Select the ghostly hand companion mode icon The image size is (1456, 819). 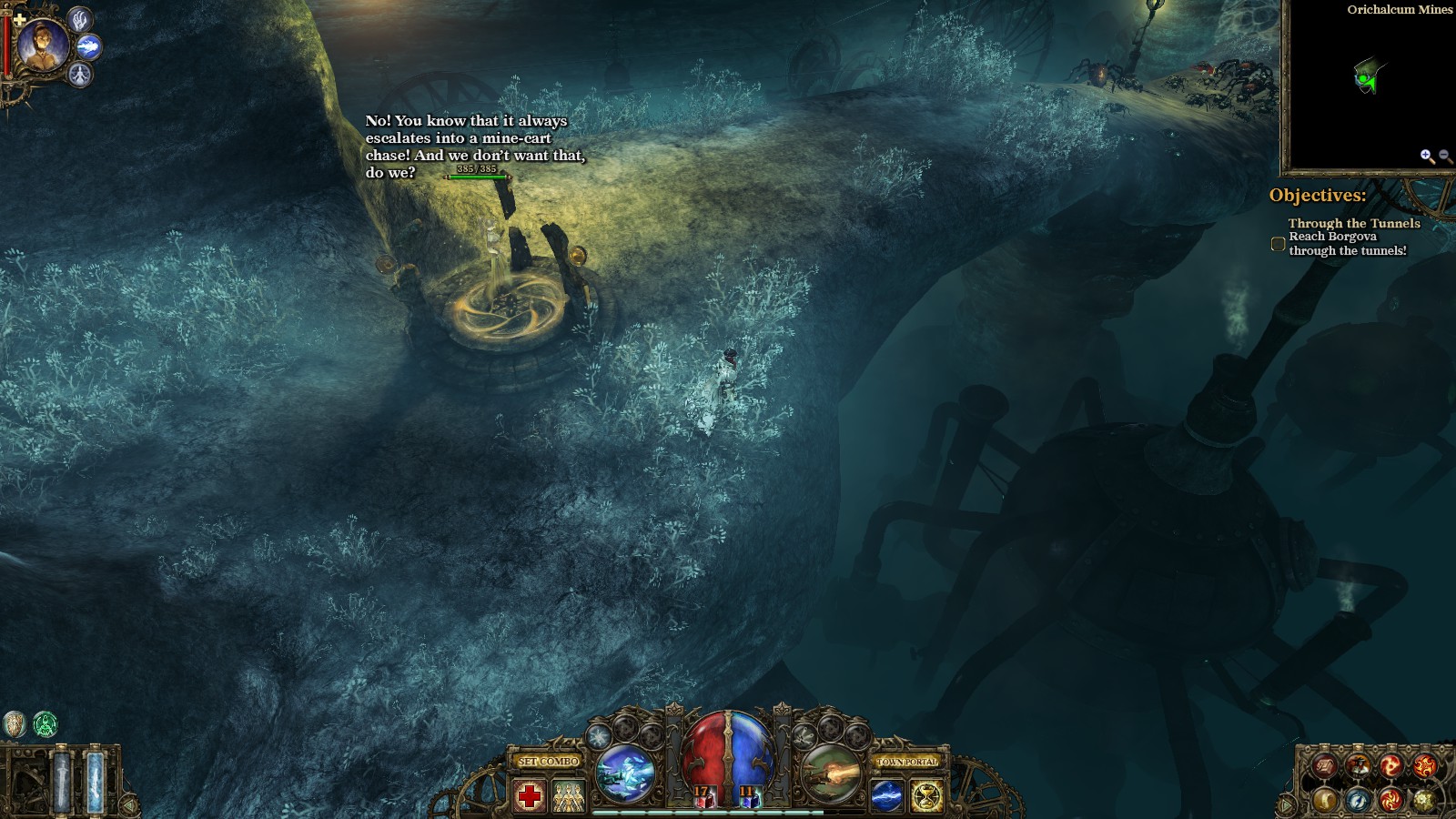[x=80, y=18]
